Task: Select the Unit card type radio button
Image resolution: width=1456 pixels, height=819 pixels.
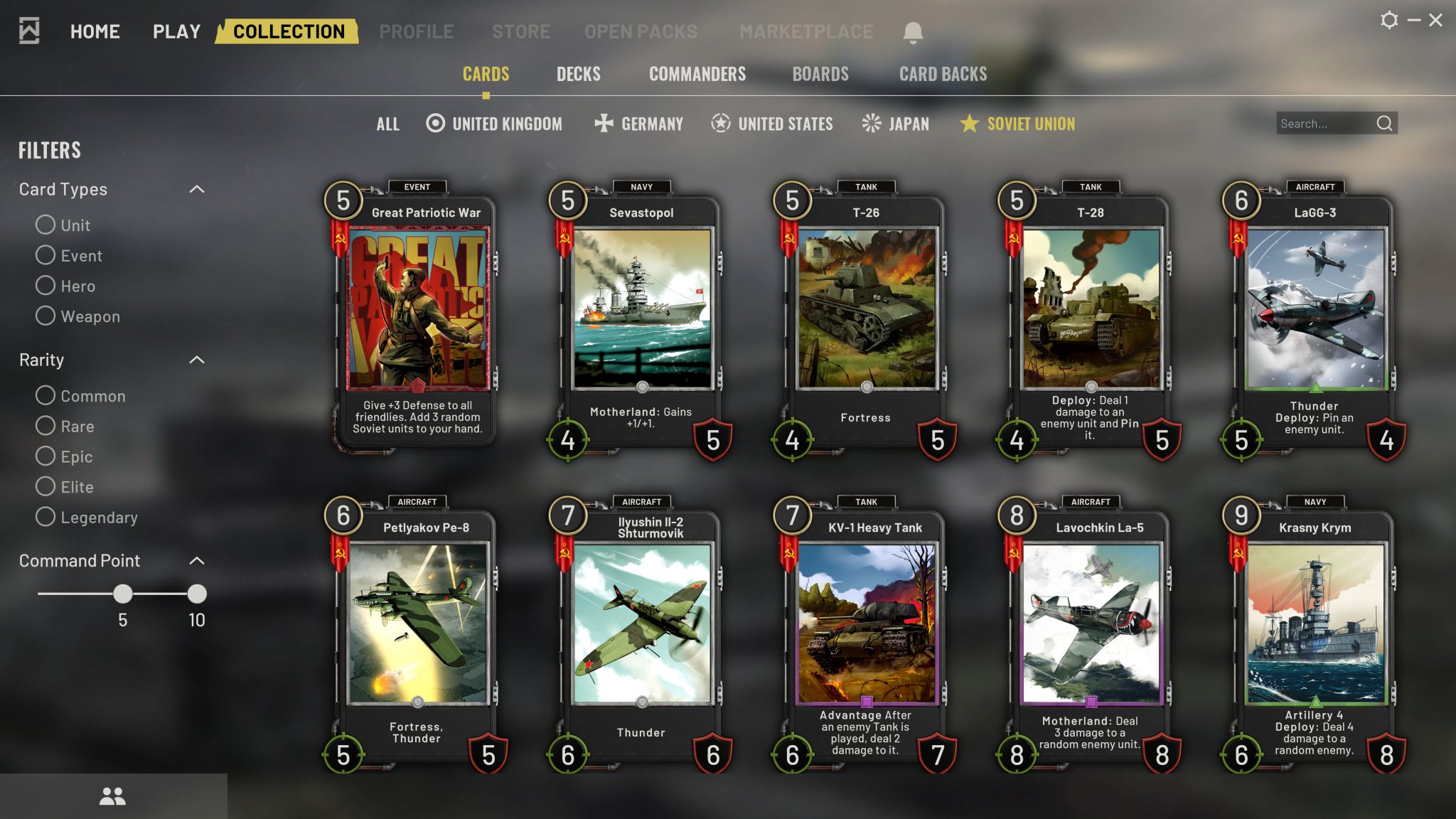Action: click(45, 225)
